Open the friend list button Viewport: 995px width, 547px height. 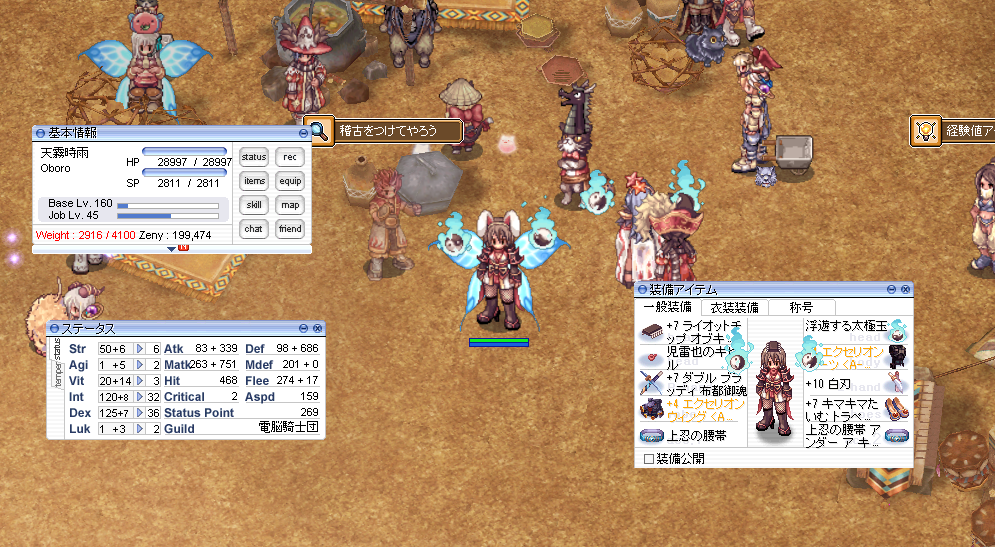290,229
